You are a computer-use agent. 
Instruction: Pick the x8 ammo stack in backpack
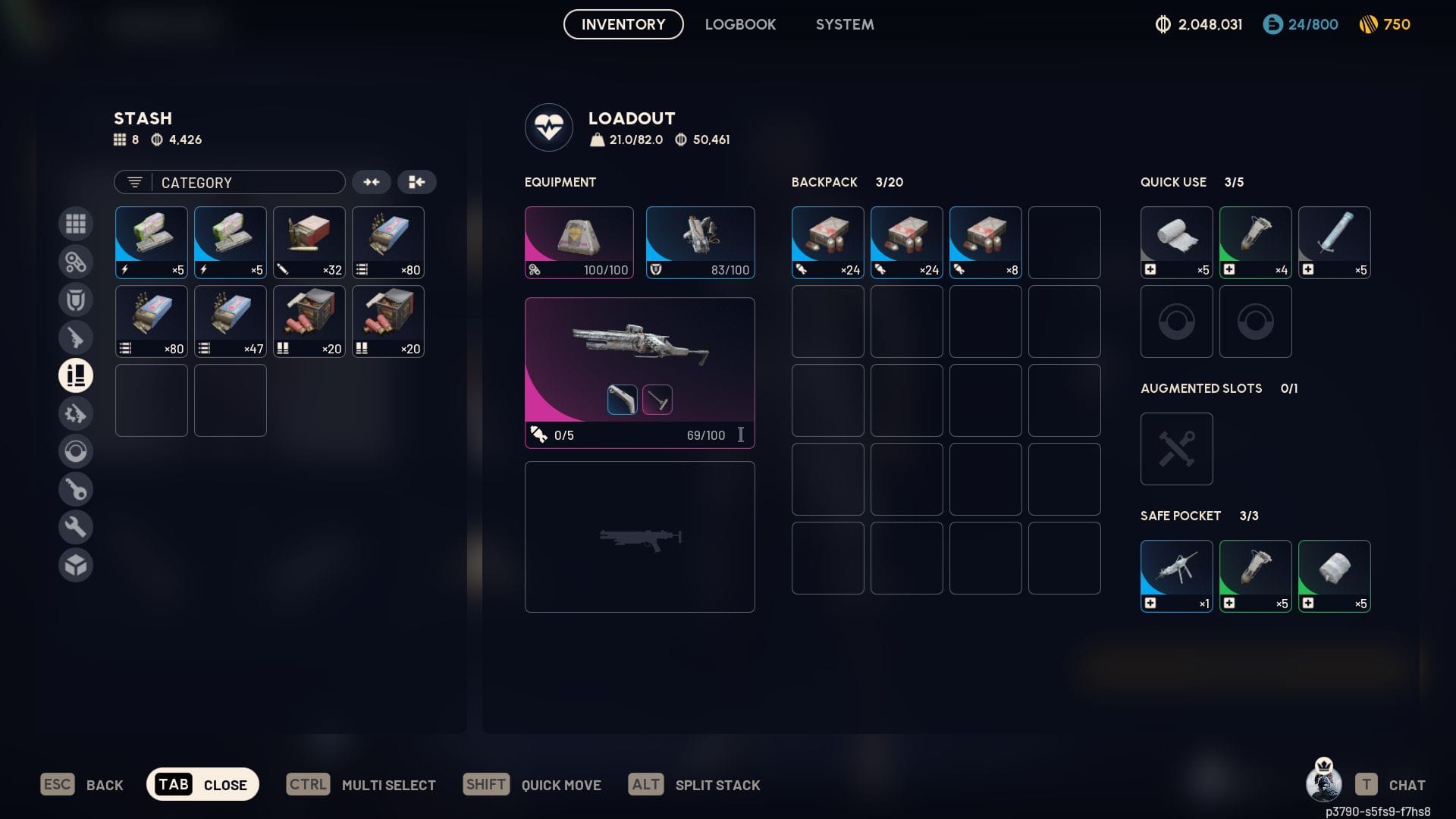click(986, 243)
